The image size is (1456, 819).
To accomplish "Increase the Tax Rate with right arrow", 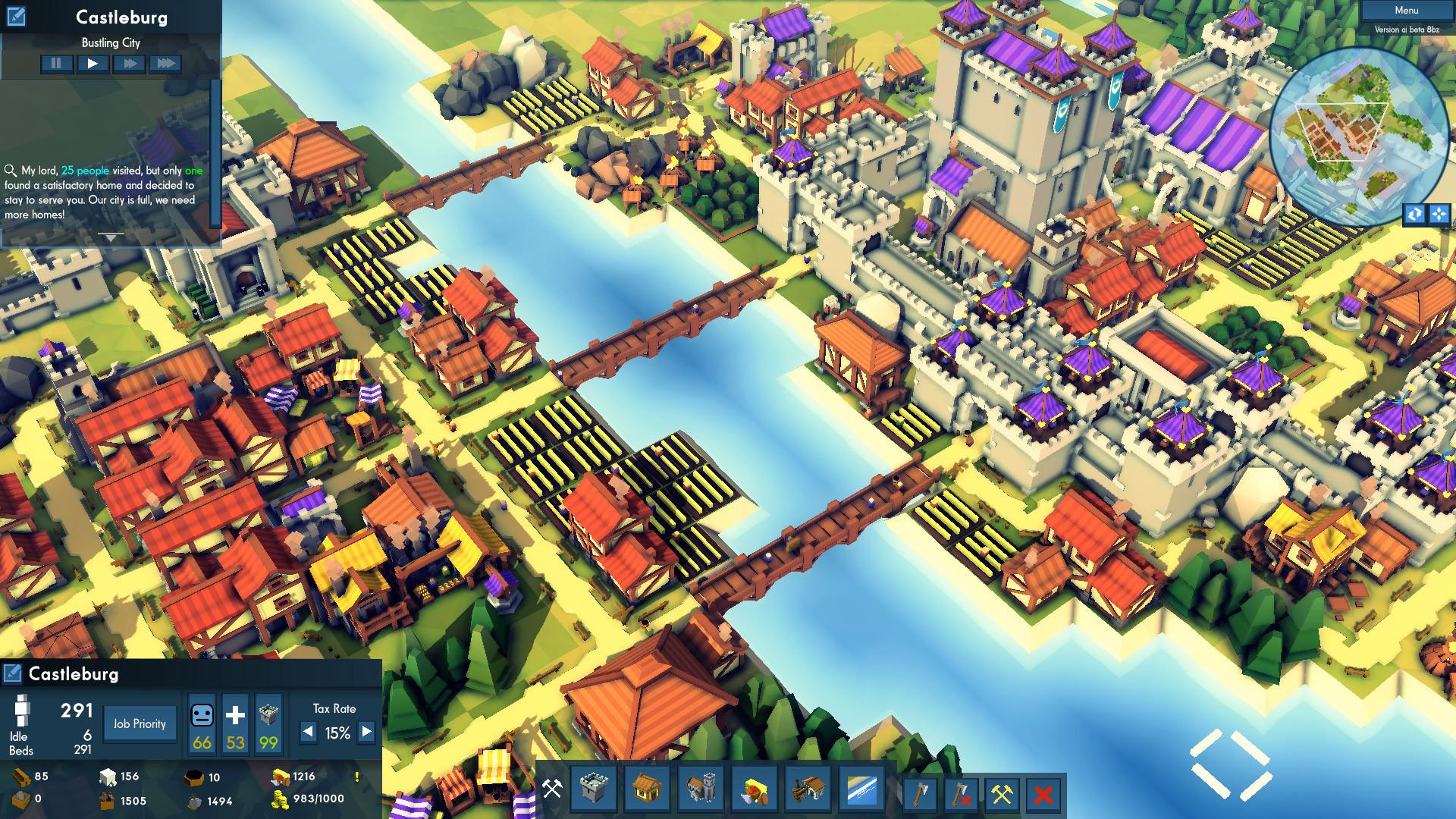I will pyautogui.click(x=367, y=733).
